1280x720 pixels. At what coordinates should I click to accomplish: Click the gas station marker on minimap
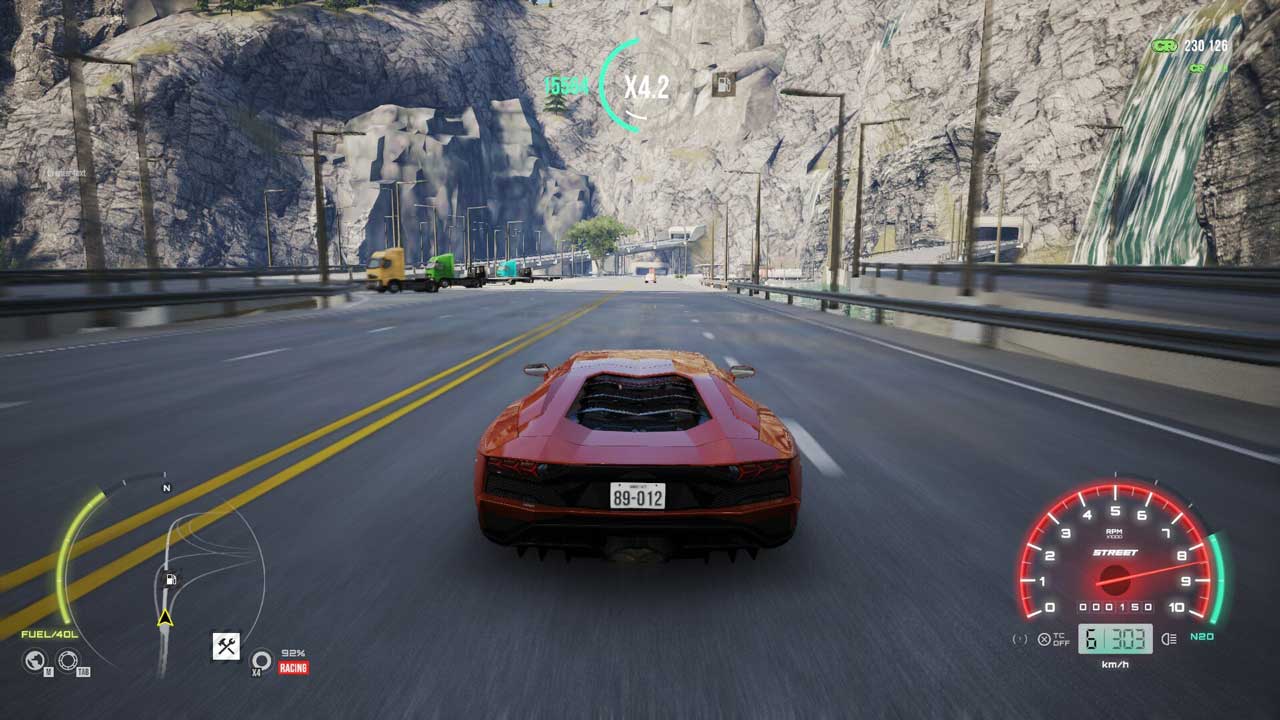point(171,579)
